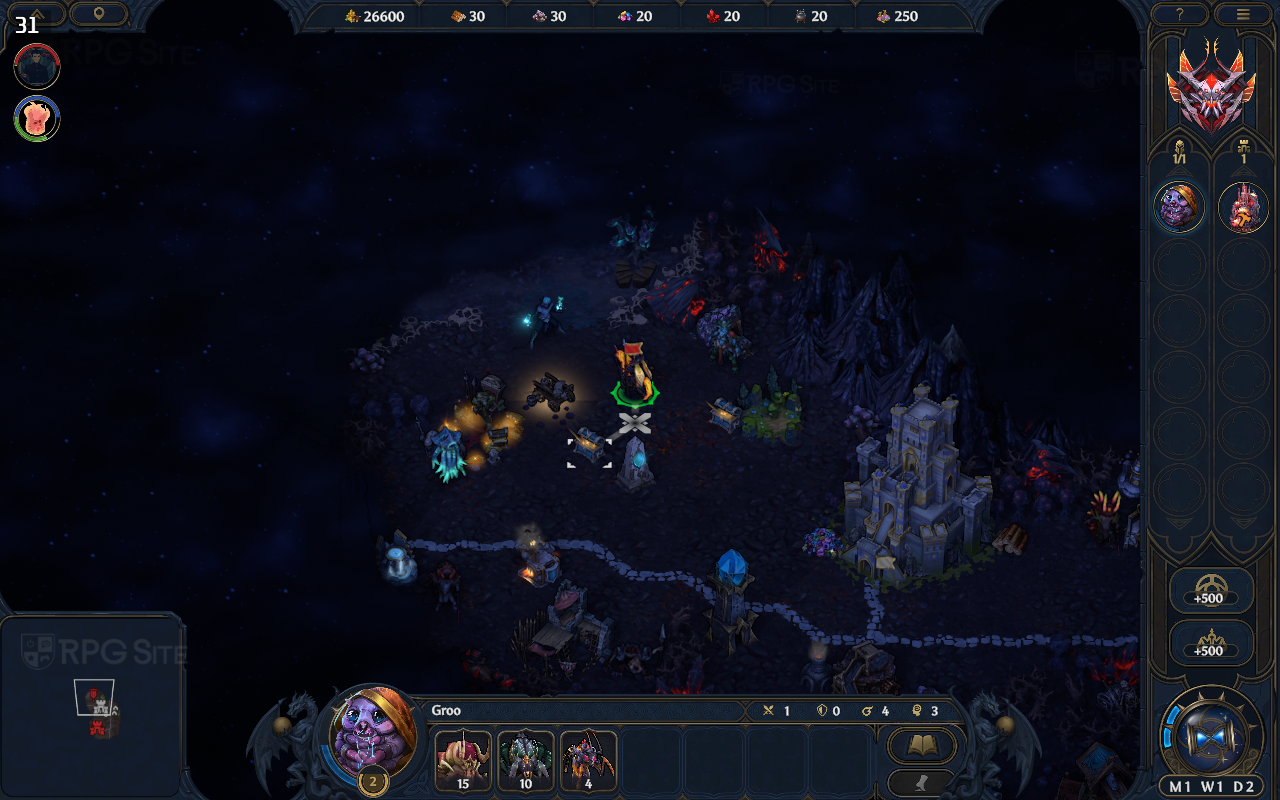The image size is (1280, 800).
Task: Click the horse movement button
Action: 922,783
